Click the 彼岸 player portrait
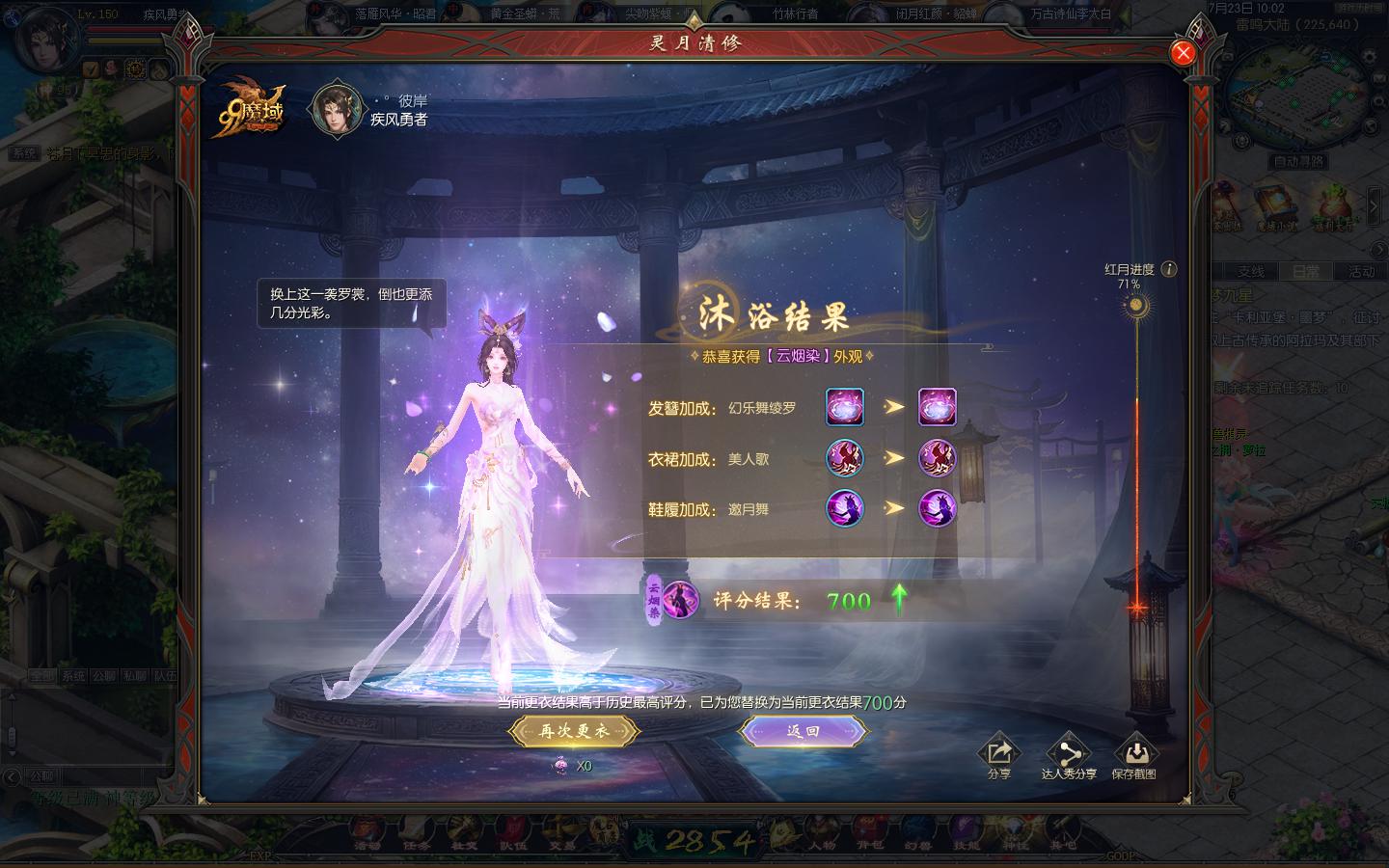This screenshot has width=1389, height=868. 338,108
